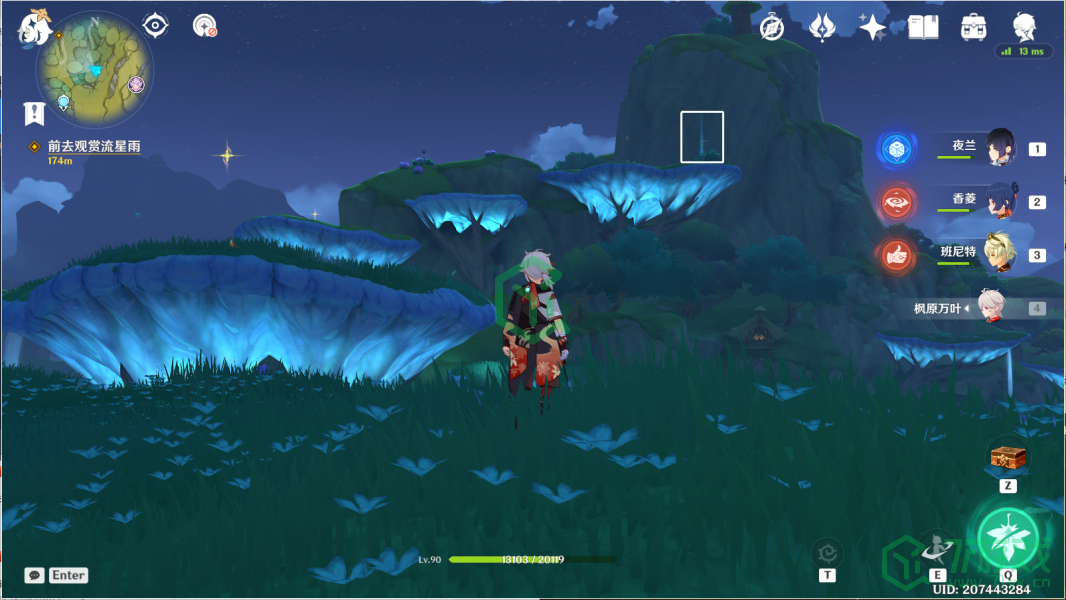Open the Paimon main menu
1066x600 pixels.
pyautogui.click(x=35, y=28)
